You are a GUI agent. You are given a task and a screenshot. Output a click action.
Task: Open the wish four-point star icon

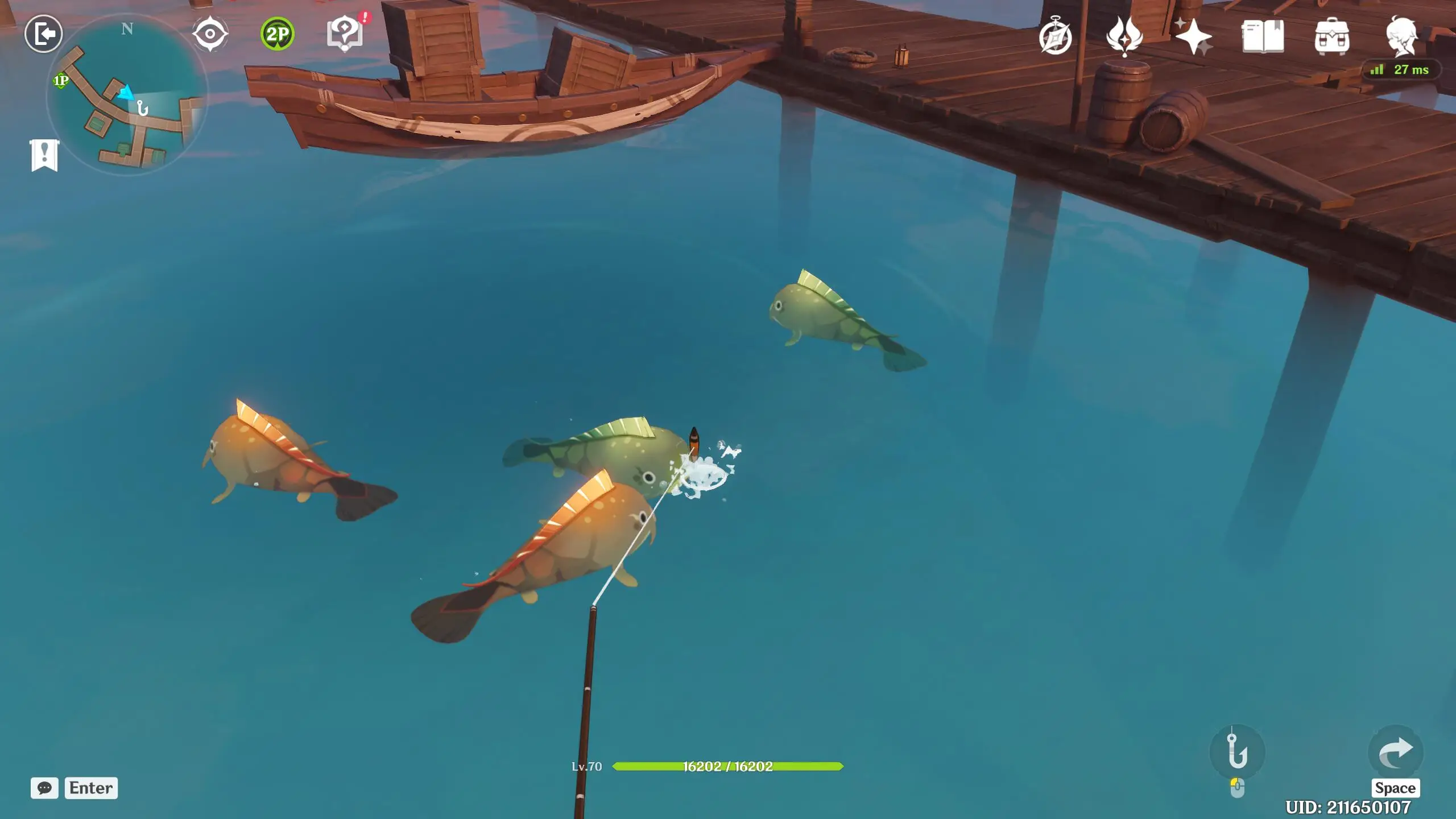(x=1193, y=37)
